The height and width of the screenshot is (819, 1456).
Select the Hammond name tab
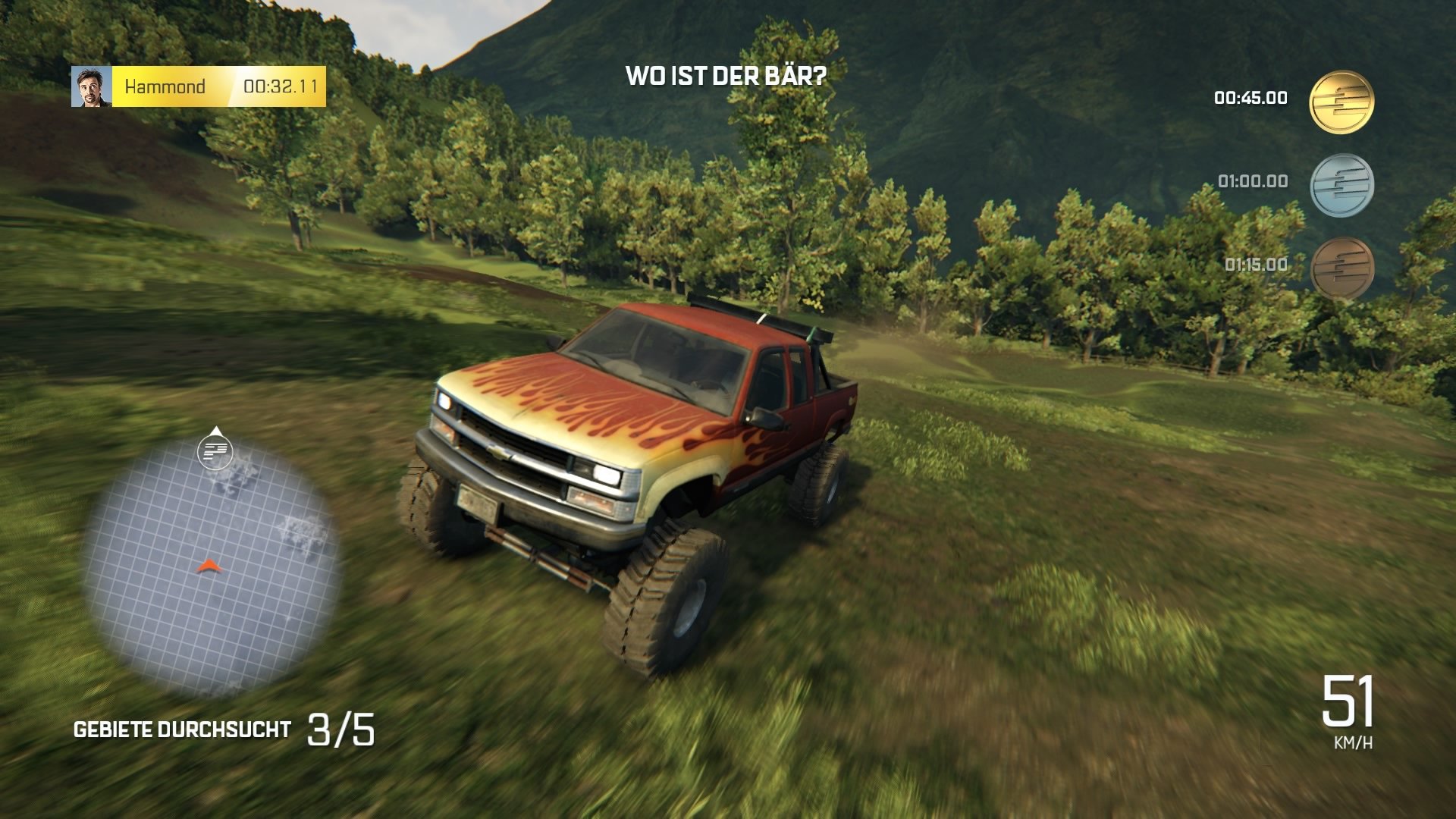[165, 86]
